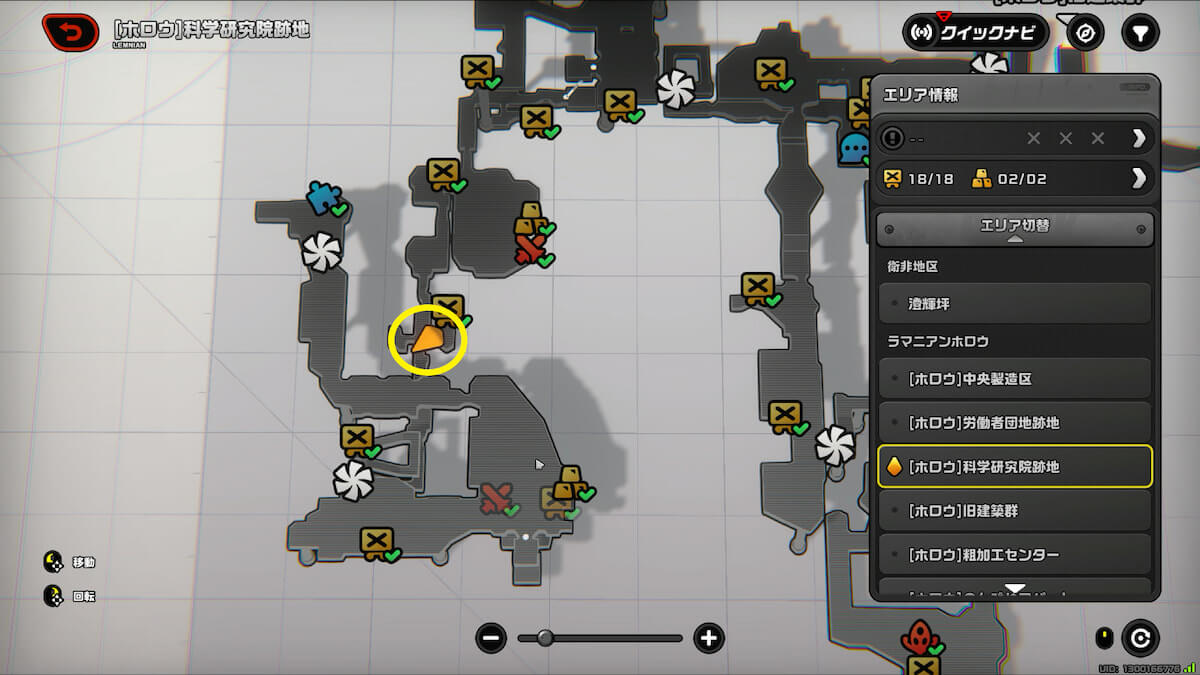Select the 澄輝坪 area entry

coord(1015,302)
